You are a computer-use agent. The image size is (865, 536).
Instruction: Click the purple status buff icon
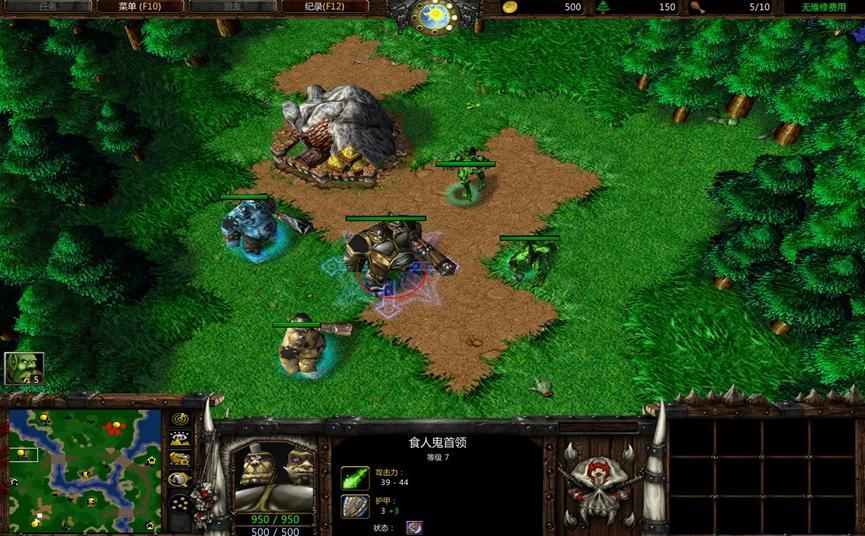[414, 528]
